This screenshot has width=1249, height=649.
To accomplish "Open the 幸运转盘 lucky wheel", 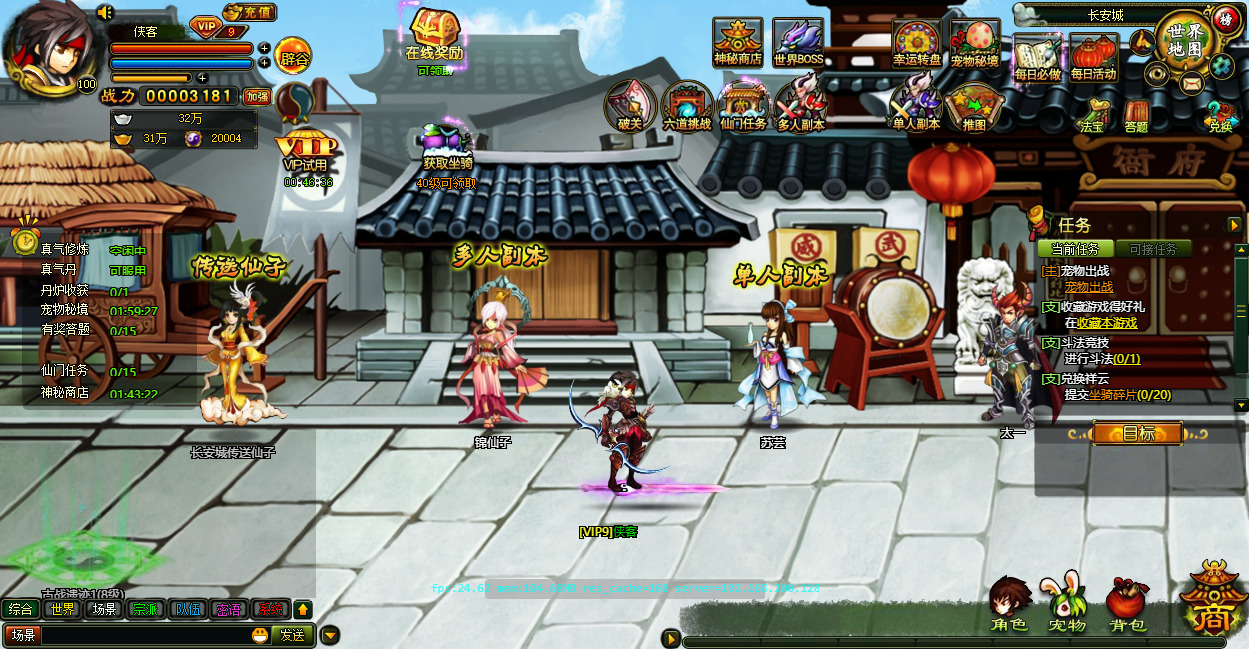I will [x=916, y=43].
